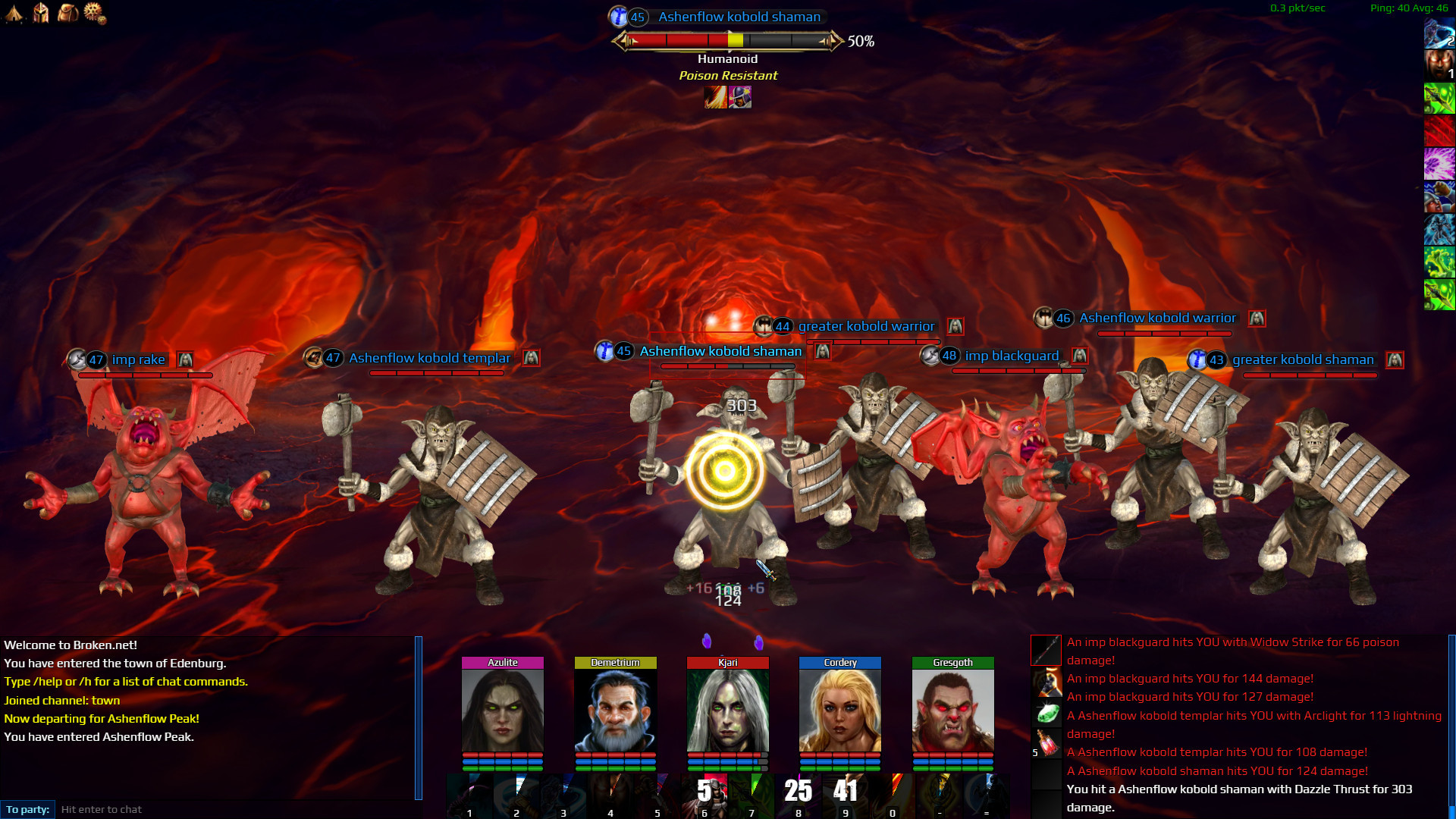Target the imp rake by its name label
The image size is (1456, 819).
point(138,359)
